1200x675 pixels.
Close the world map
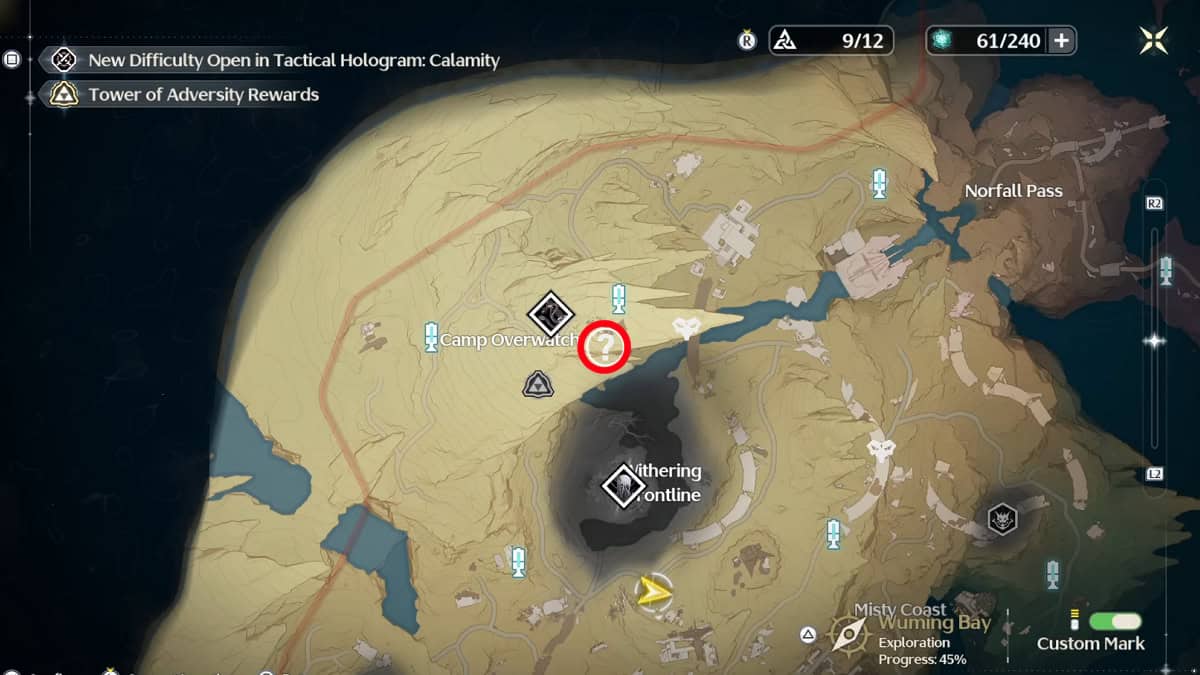tap(1153, 40)
